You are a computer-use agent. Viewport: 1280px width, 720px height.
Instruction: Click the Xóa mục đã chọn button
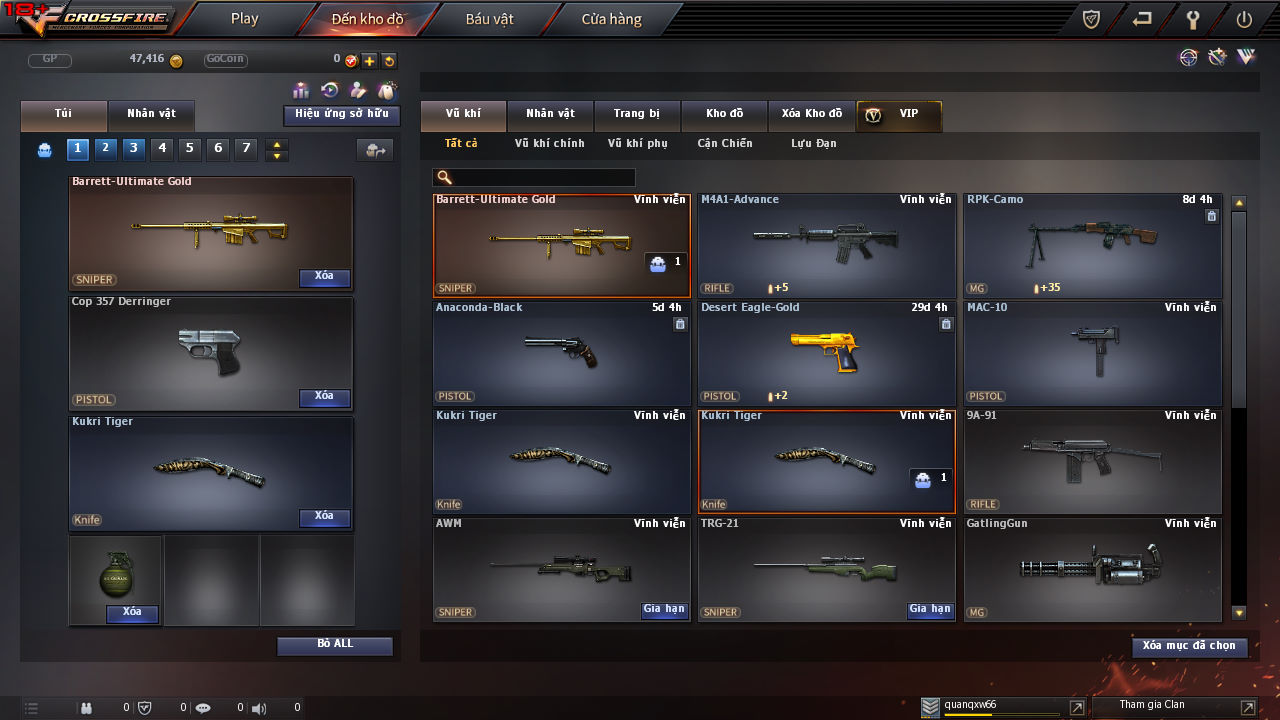1189,647
